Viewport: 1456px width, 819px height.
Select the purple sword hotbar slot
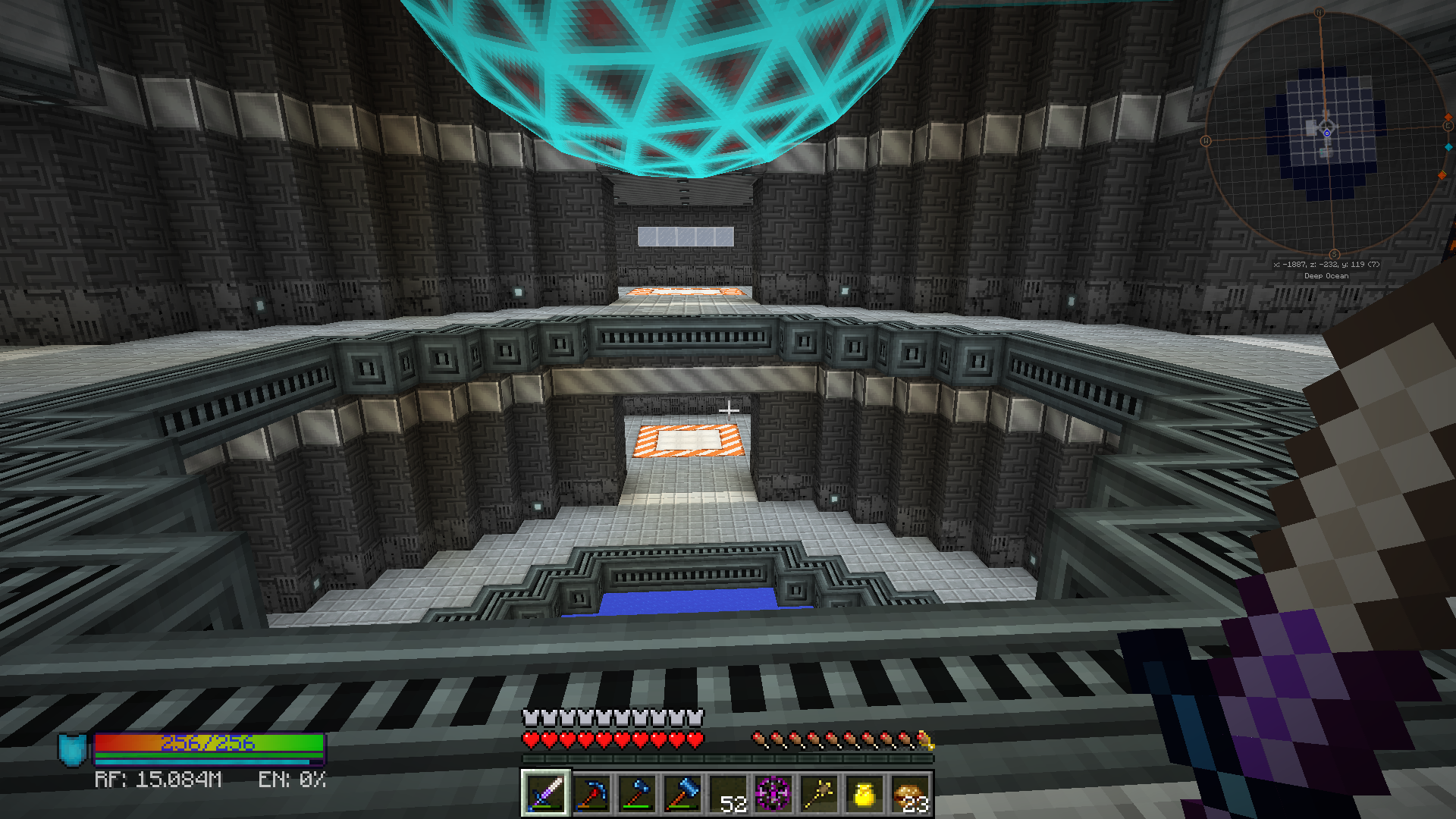coord(545,794)
